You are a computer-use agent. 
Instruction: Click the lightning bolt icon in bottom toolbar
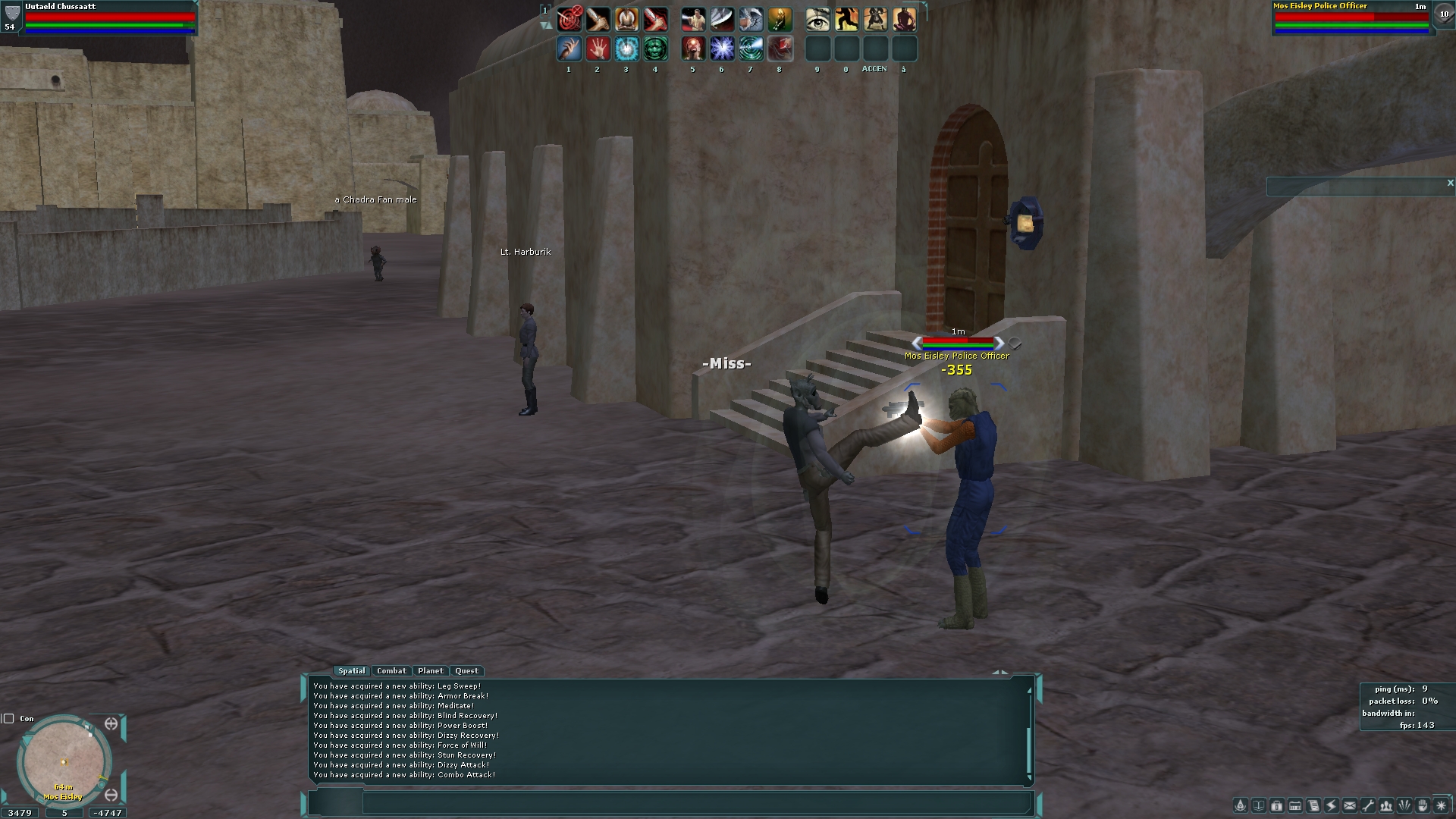point(1332,805)
